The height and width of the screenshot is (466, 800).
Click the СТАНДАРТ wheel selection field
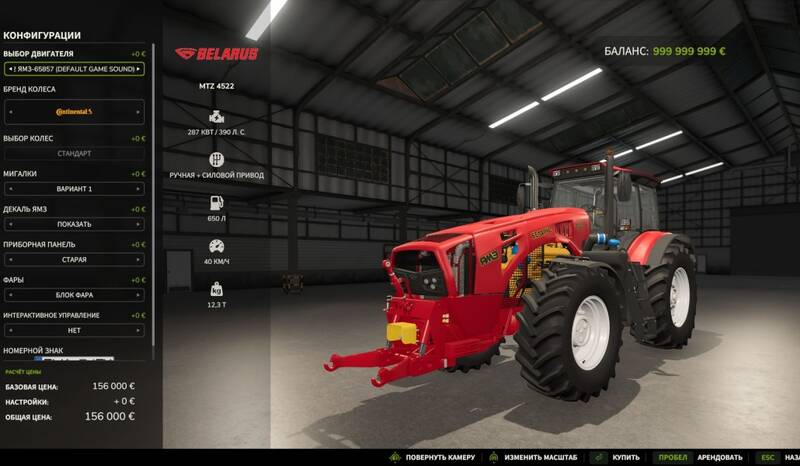[x=74, y=154]
